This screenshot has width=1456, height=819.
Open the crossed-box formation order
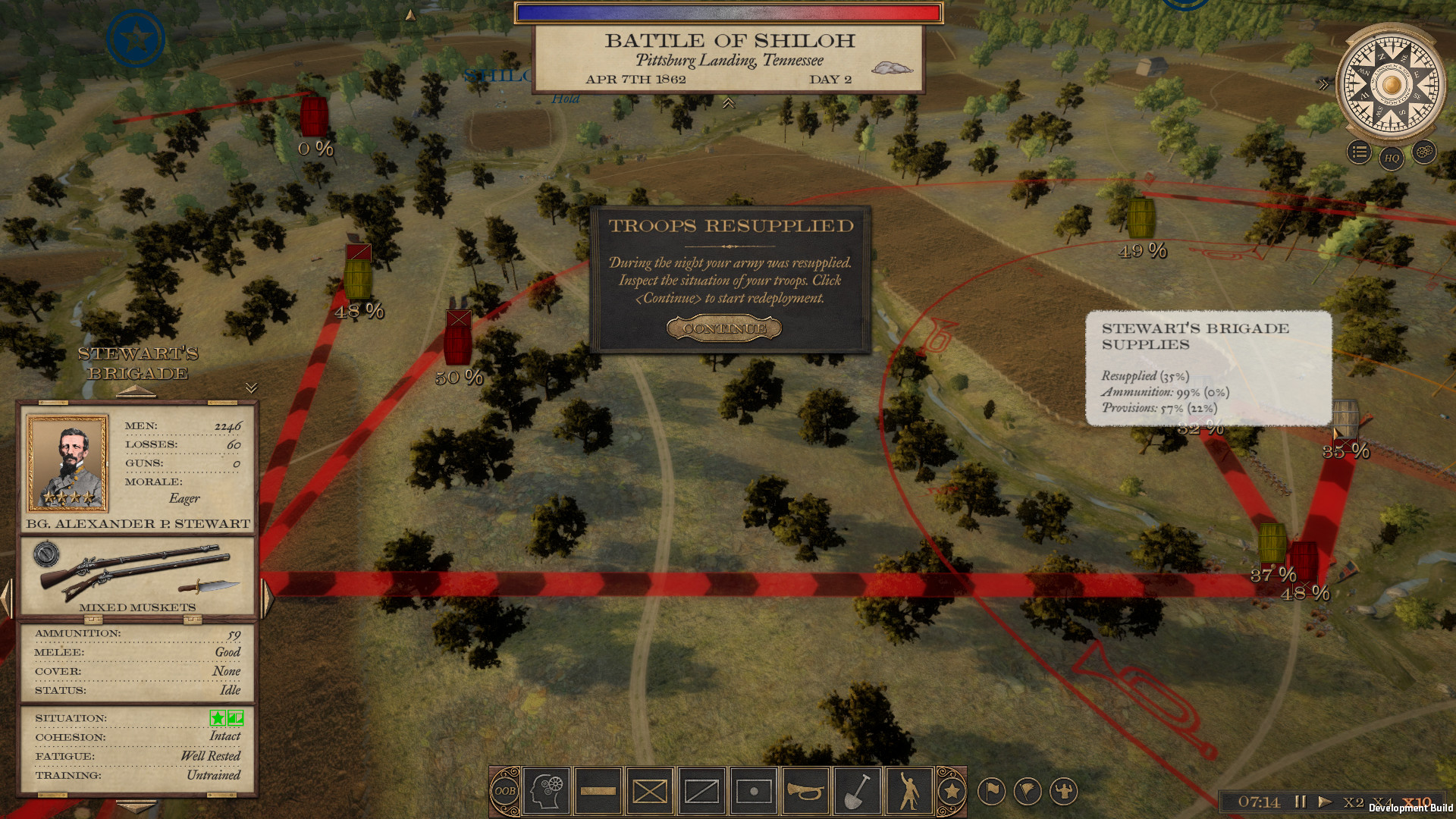pos(650,791)
